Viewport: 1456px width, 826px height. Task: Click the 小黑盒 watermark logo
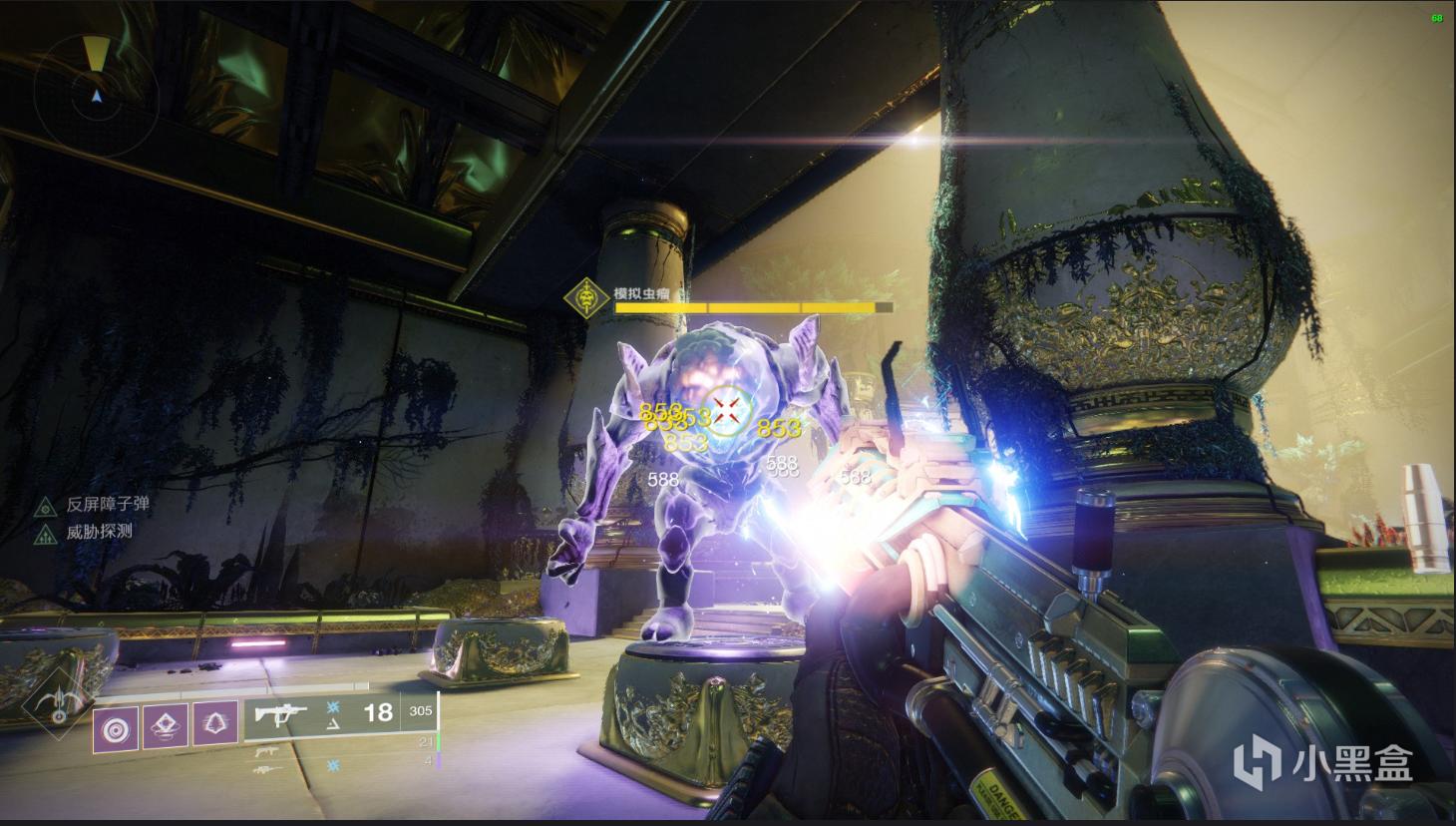(1322, 764)
